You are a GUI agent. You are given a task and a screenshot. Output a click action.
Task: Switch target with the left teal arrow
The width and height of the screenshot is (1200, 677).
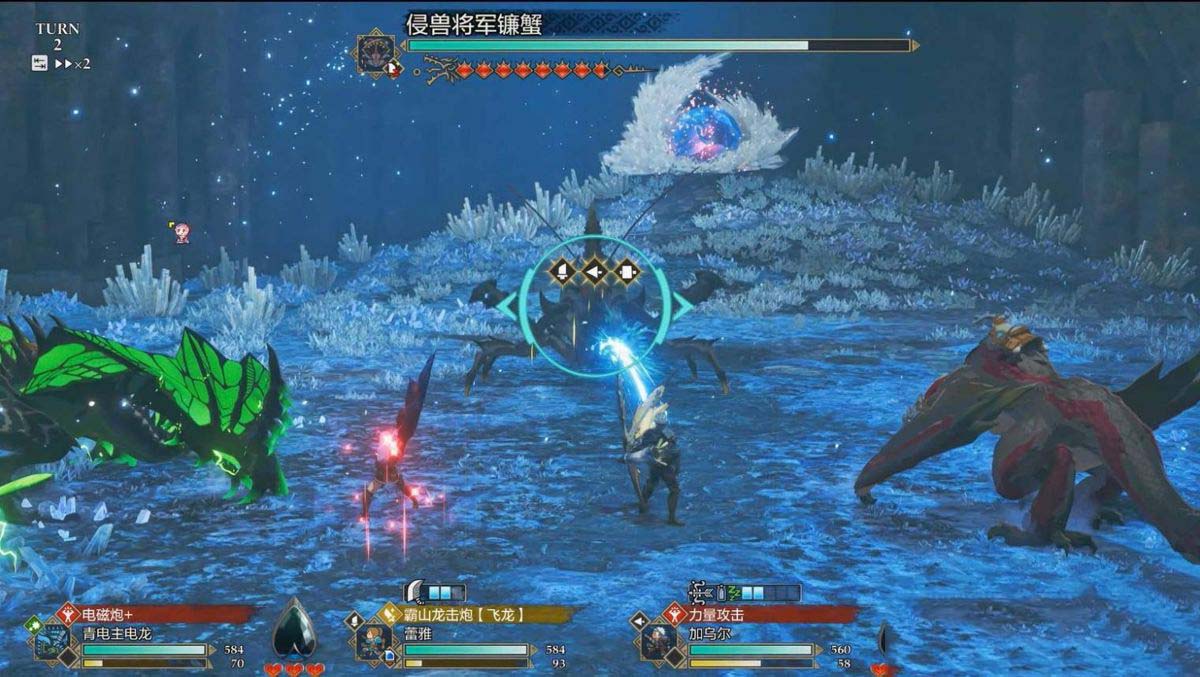click(x=505, y=307)
